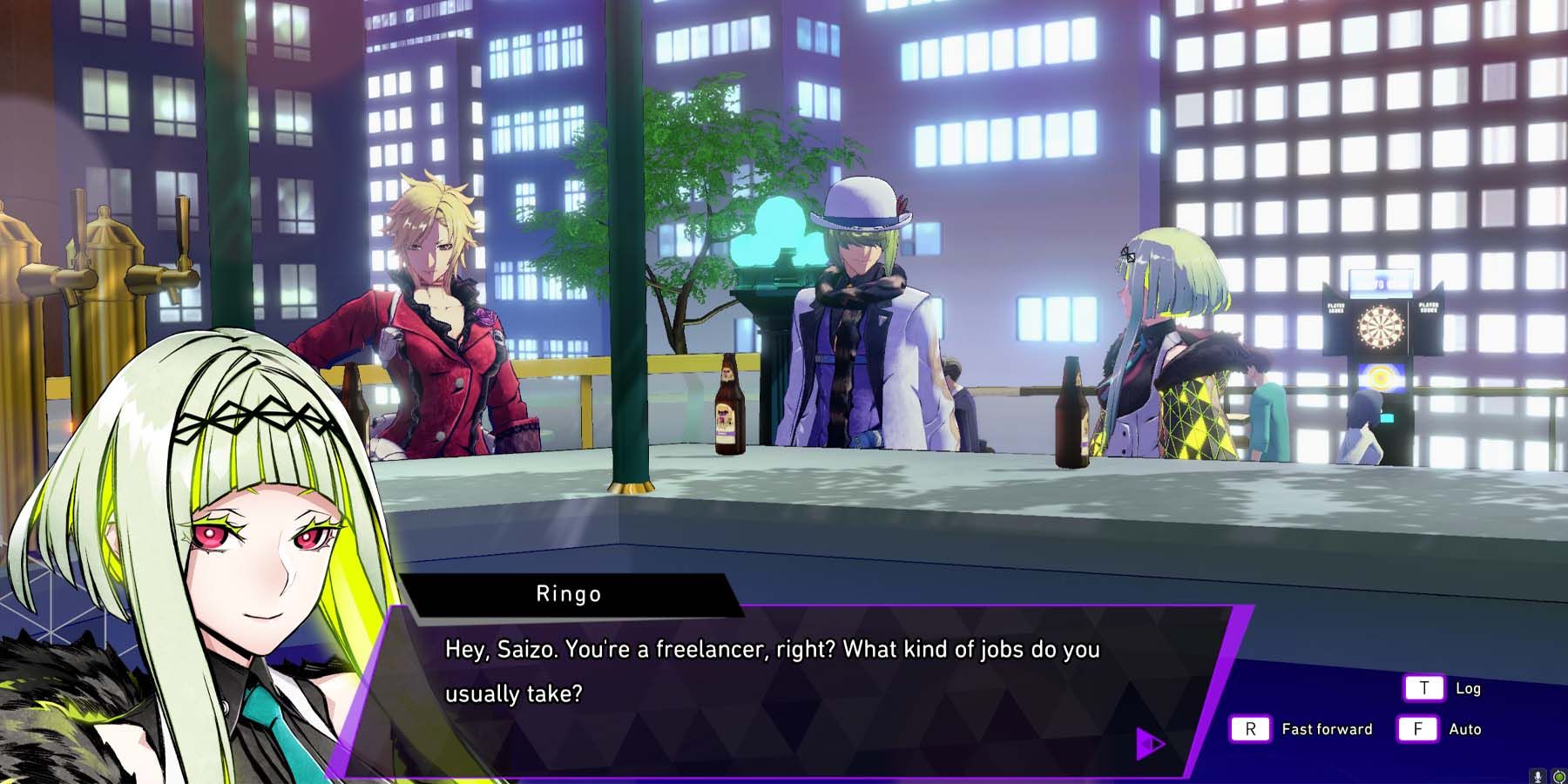Click the green recording indicator icon
1568x784 pixels.
click(1558, 775)
